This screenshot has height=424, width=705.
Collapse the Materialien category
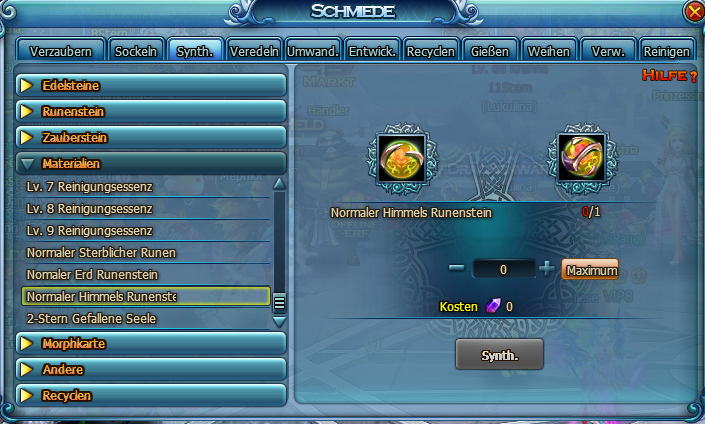(152, 163)
